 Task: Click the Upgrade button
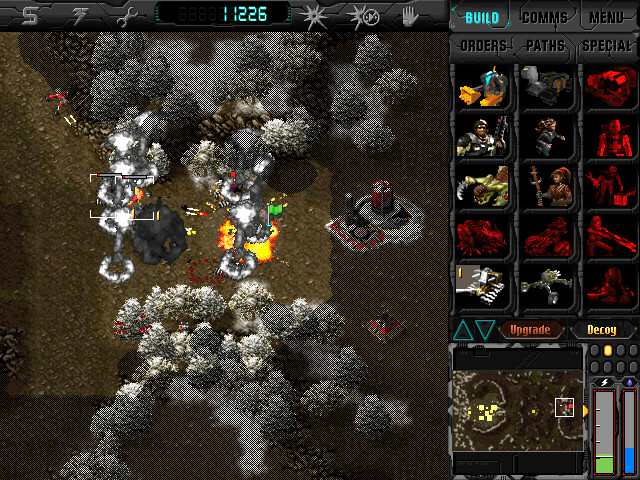tap(530, 329)
